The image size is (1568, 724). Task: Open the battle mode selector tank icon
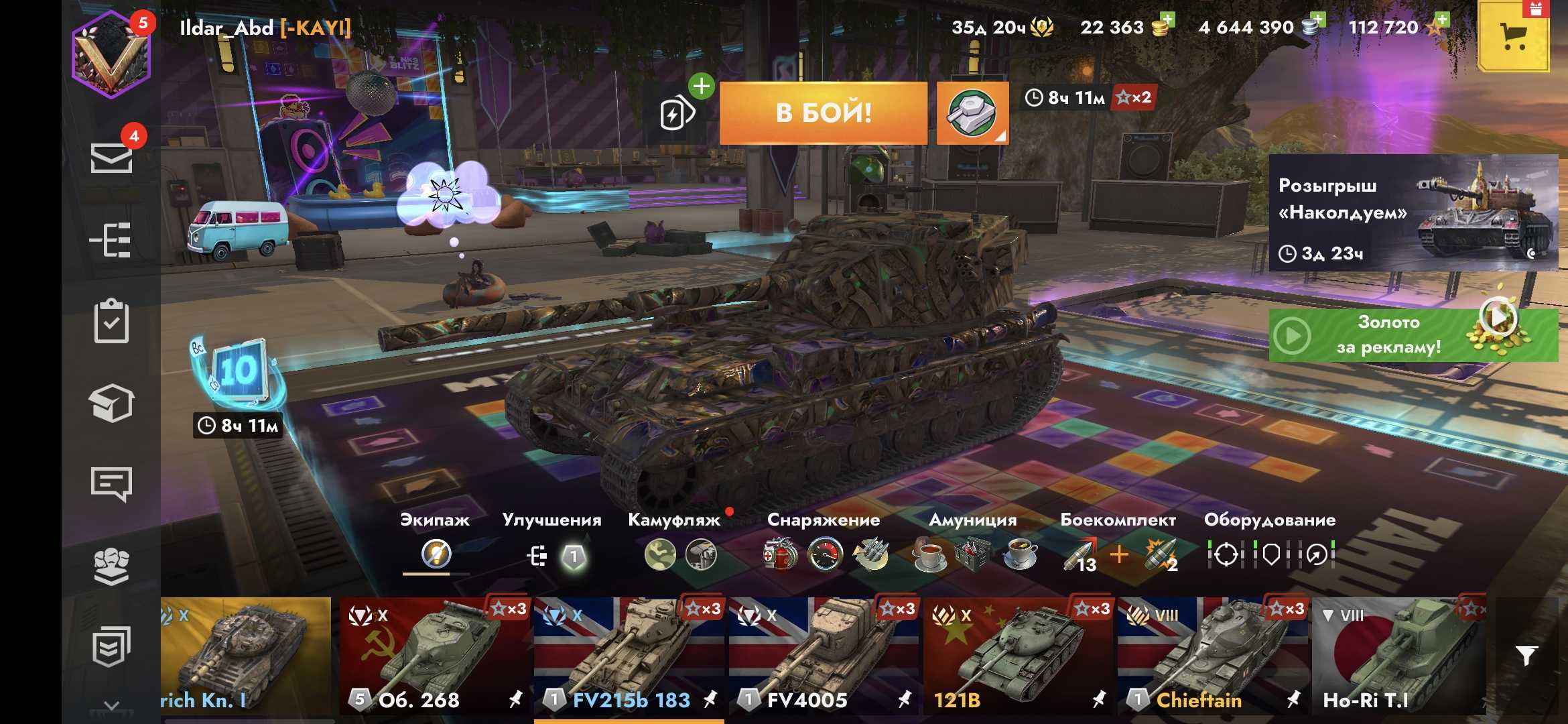click(972, 113)
